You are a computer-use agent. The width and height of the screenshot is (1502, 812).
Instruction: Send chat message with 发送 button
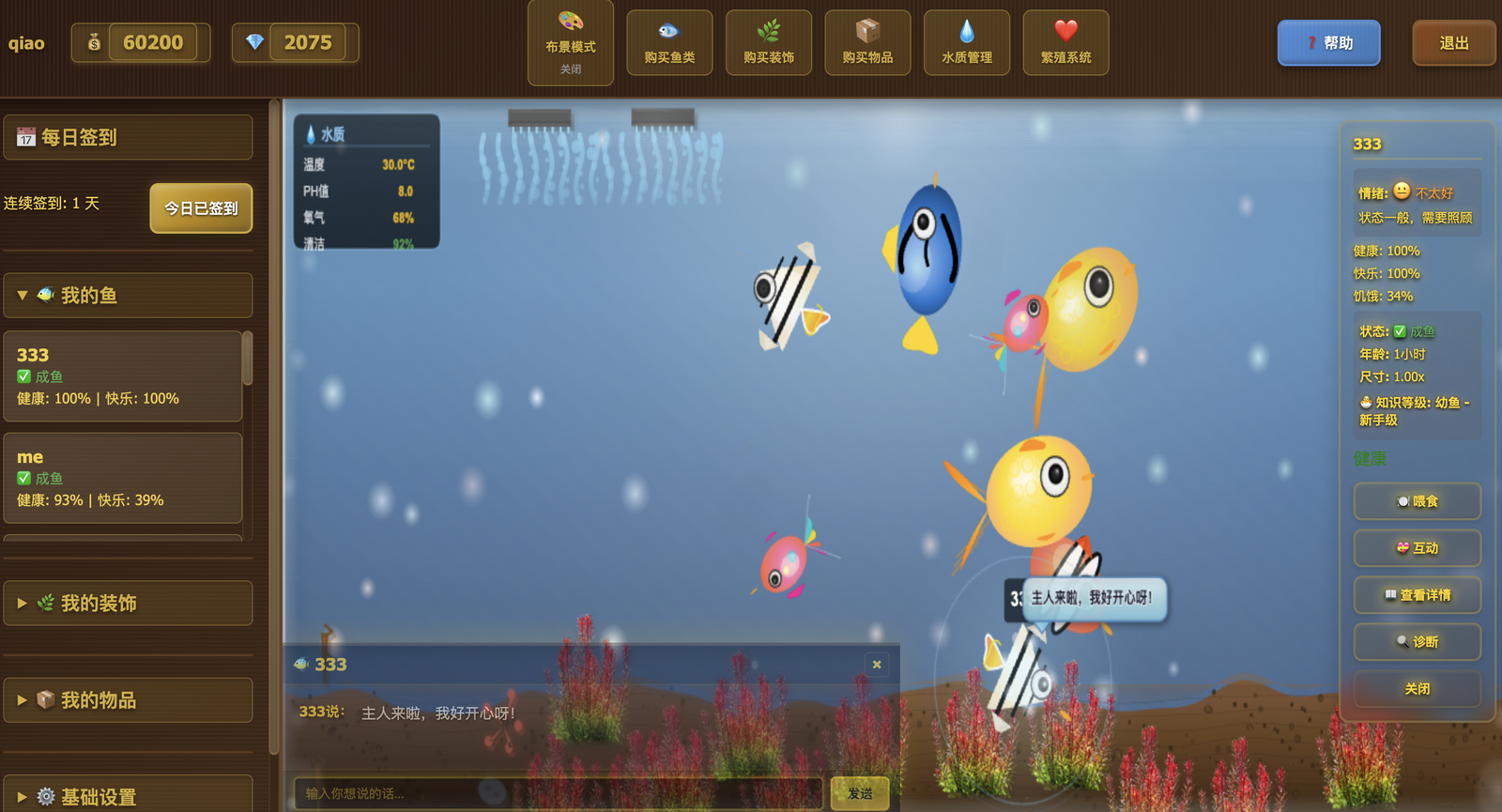pos(859,793)
